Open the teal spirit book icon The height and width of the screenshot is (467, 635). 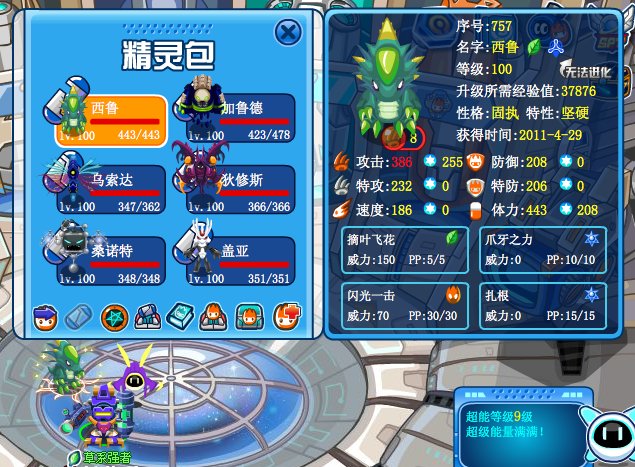click(181, 318)
